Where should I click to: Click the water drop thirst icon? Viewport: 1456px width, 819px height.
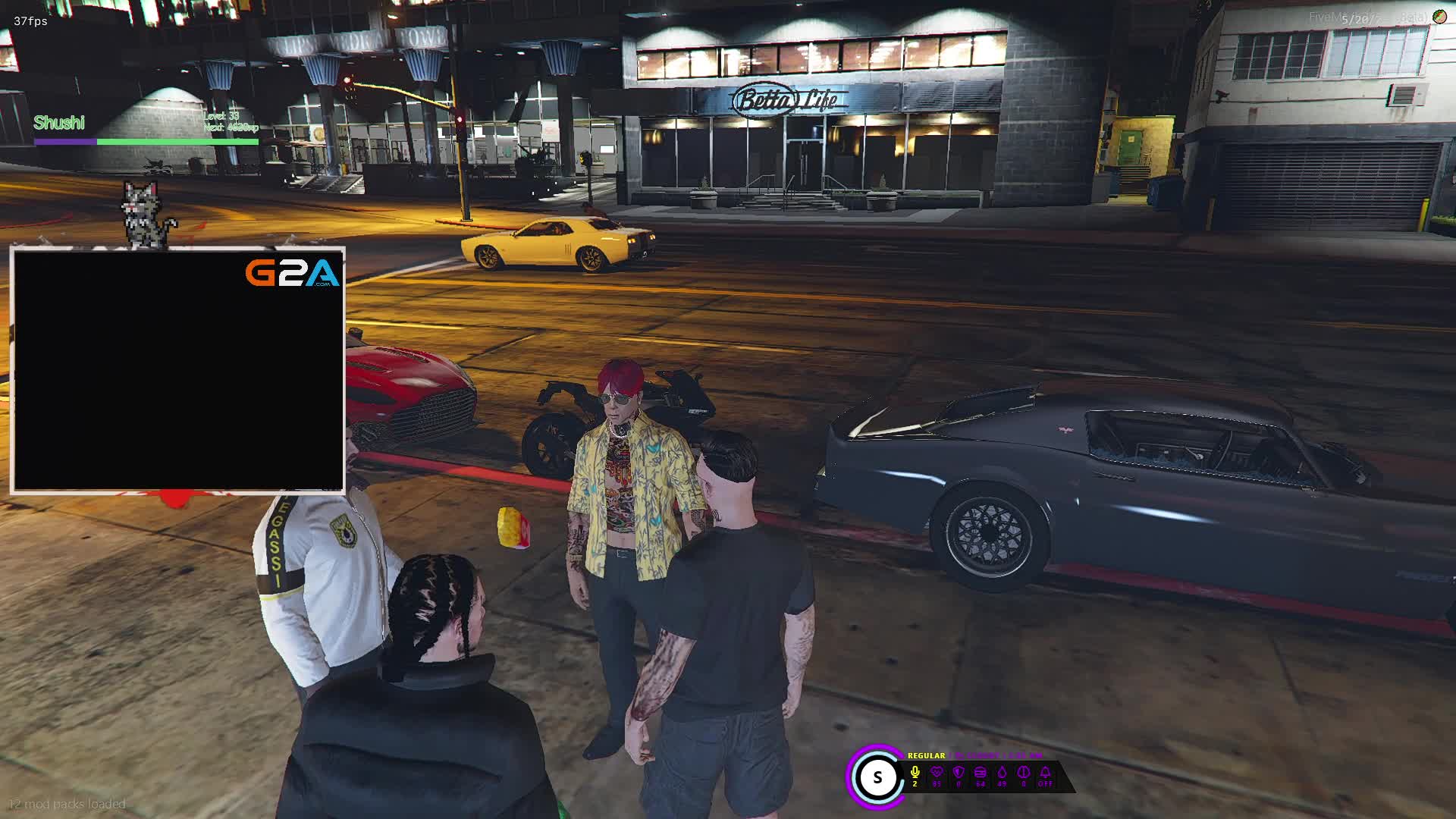pyautogui.click(x=1002, y=773)
